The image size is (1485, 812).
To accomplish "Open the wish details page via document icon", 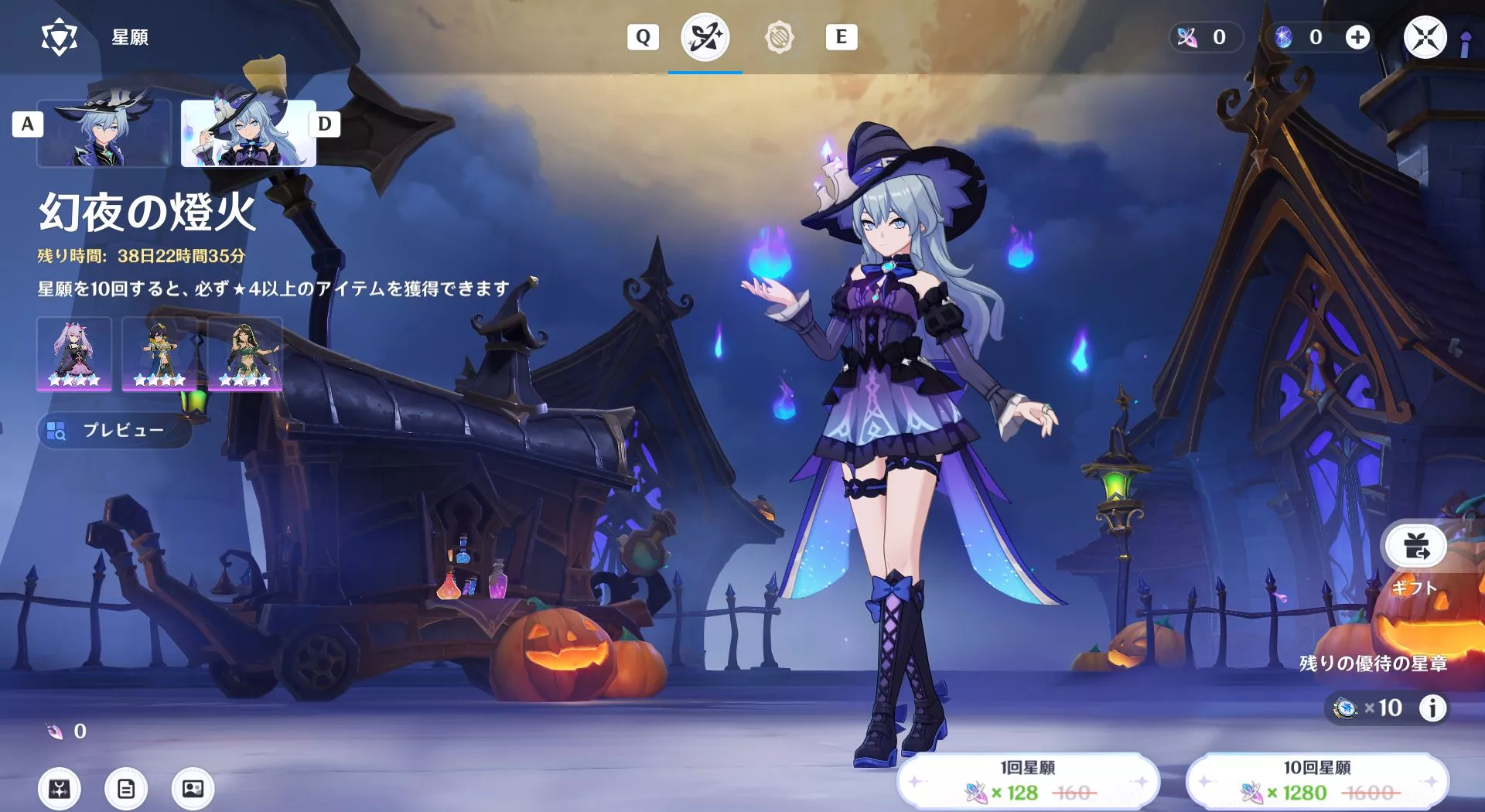I will [x=125, y=789].
